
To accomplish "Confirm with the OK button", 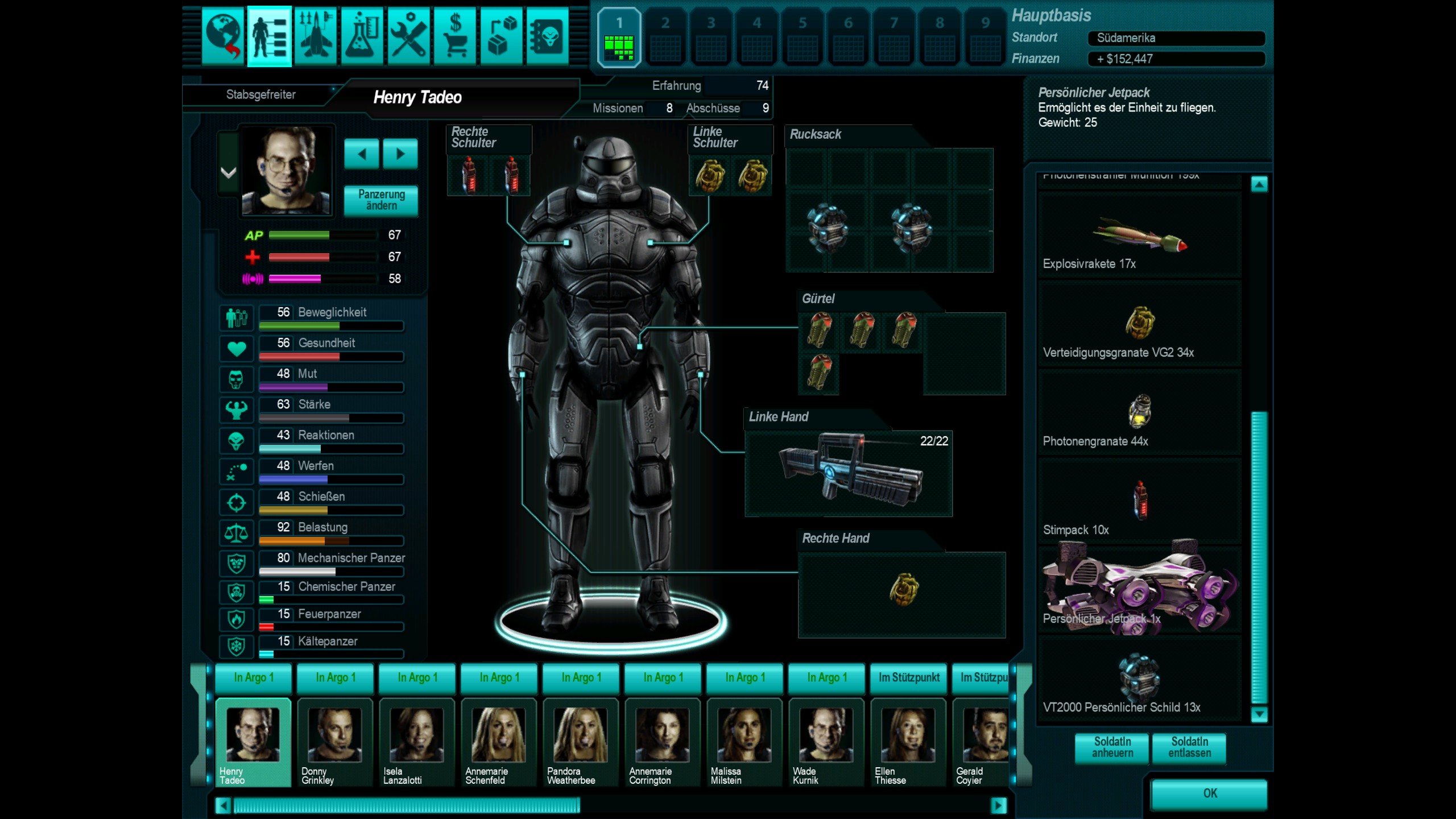I will 1209,793.
